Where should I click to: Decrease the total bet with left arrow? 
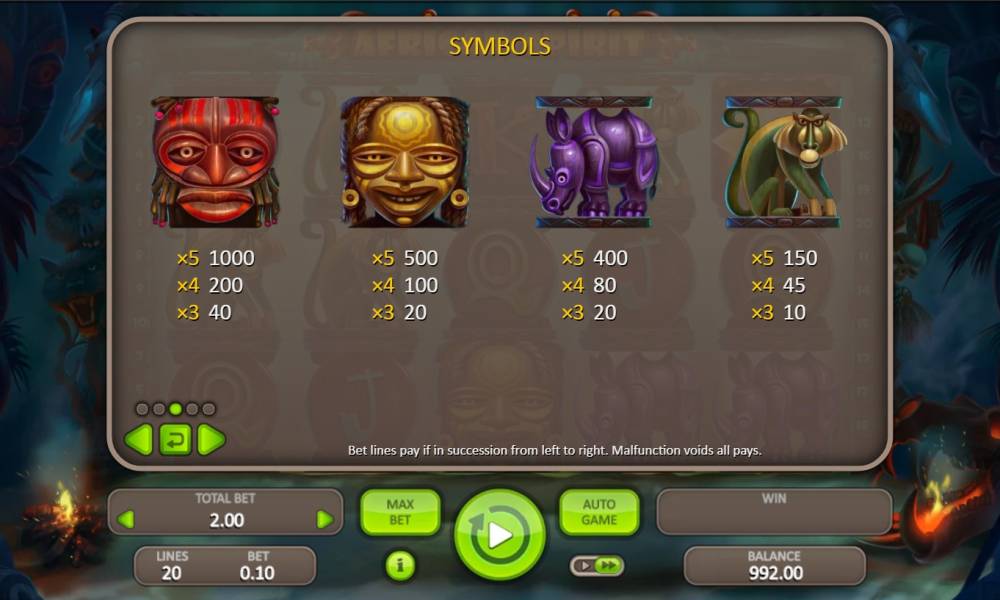tap(126, 519)
